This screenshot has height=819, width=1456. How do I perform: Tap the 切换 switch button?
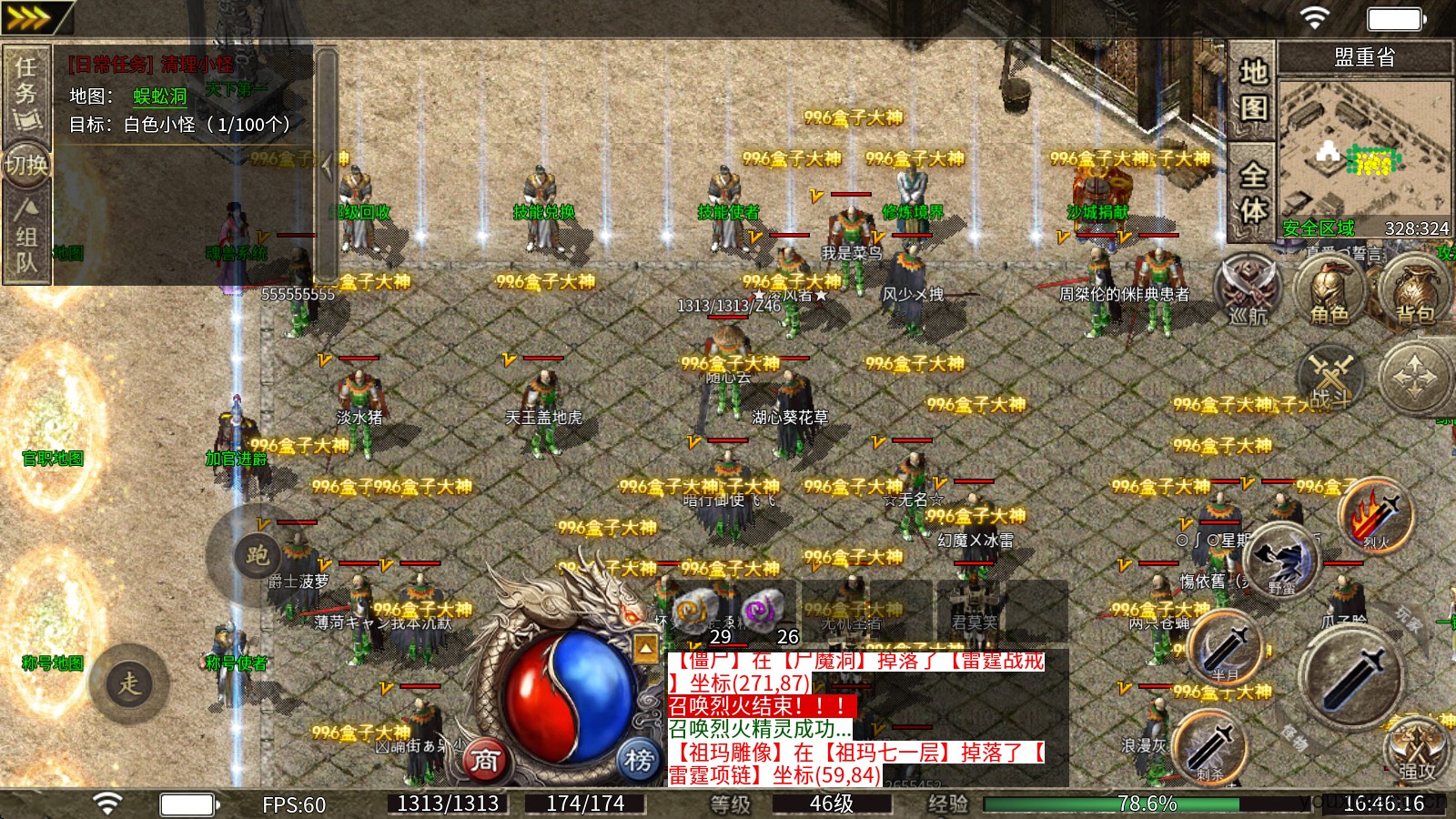(x=26, y=166)
